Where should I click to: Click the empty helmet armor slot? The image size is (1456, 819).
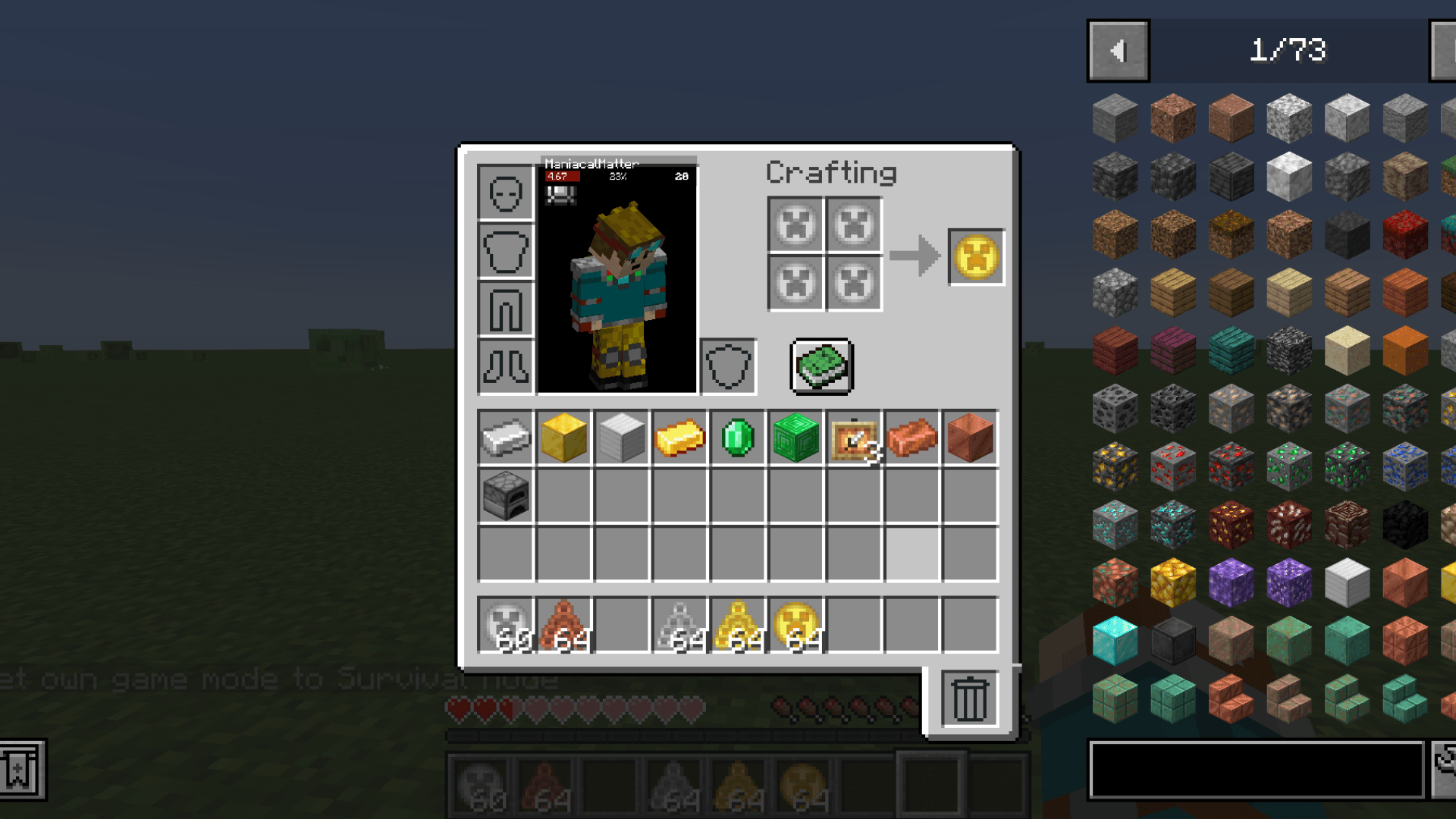click(x=505, y=193)
